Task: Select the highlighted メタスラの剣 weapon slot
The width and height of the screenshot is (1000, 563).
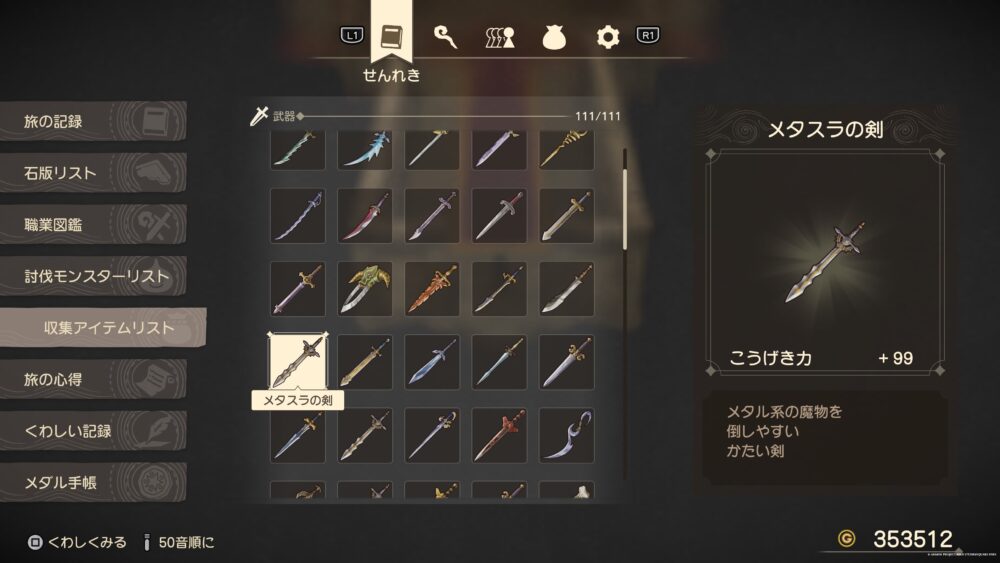Action: (297, 362)
